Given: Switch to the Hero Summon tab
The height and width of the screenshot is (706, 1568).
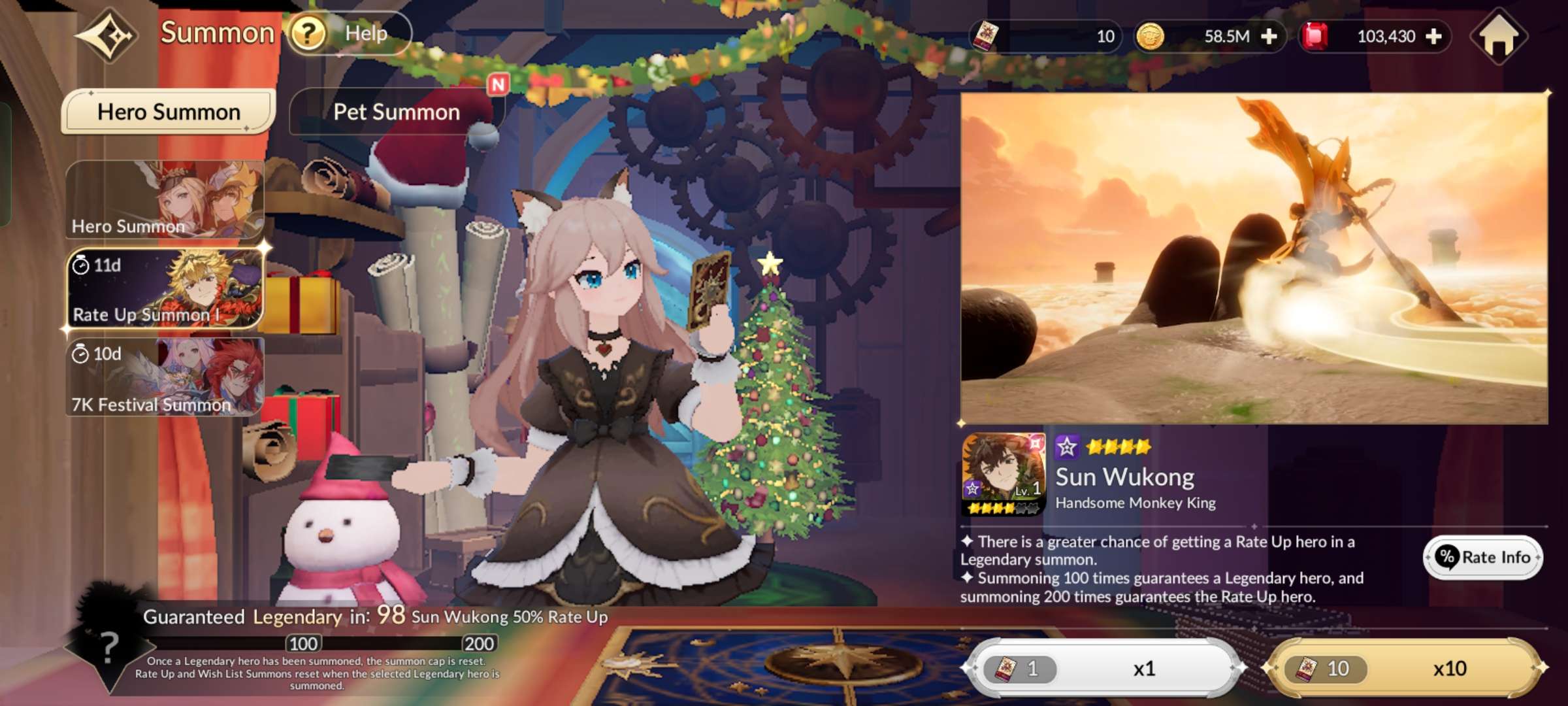Looking at the screenshot, I should tap(168, 112).
